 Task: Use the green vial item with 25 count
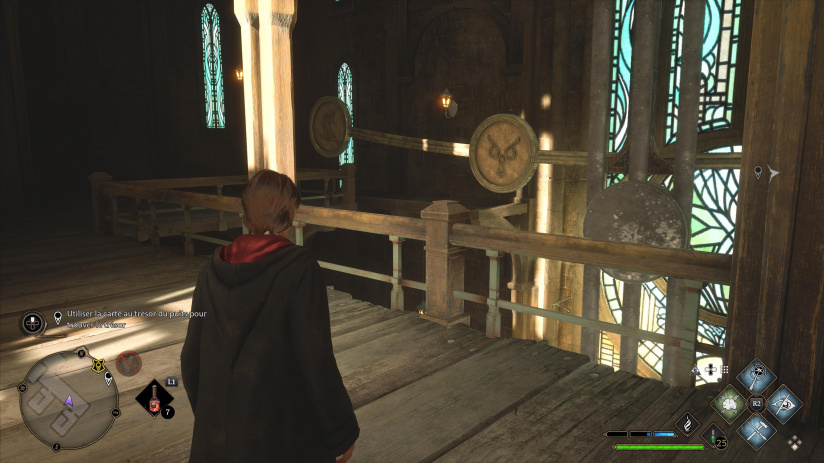(x=714, y=436)
